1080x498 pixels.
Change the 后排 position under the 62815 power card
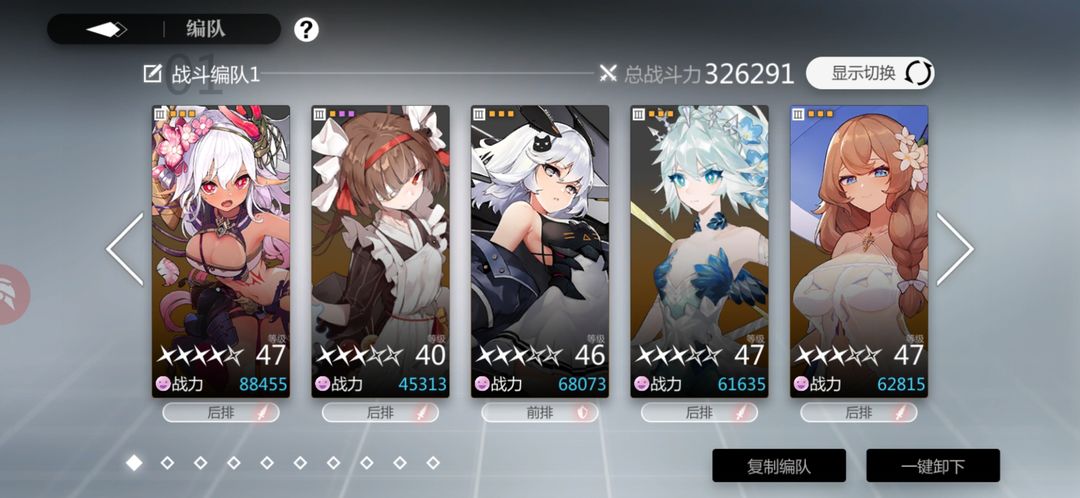[x=859, y=412]
